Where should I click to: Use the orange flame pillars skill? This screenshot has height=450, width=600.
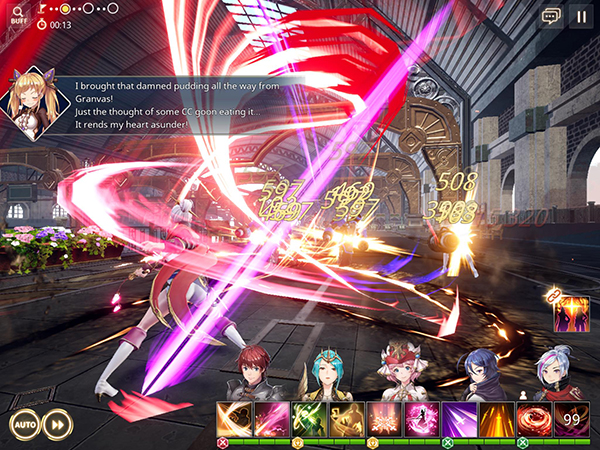click(494, 418)
